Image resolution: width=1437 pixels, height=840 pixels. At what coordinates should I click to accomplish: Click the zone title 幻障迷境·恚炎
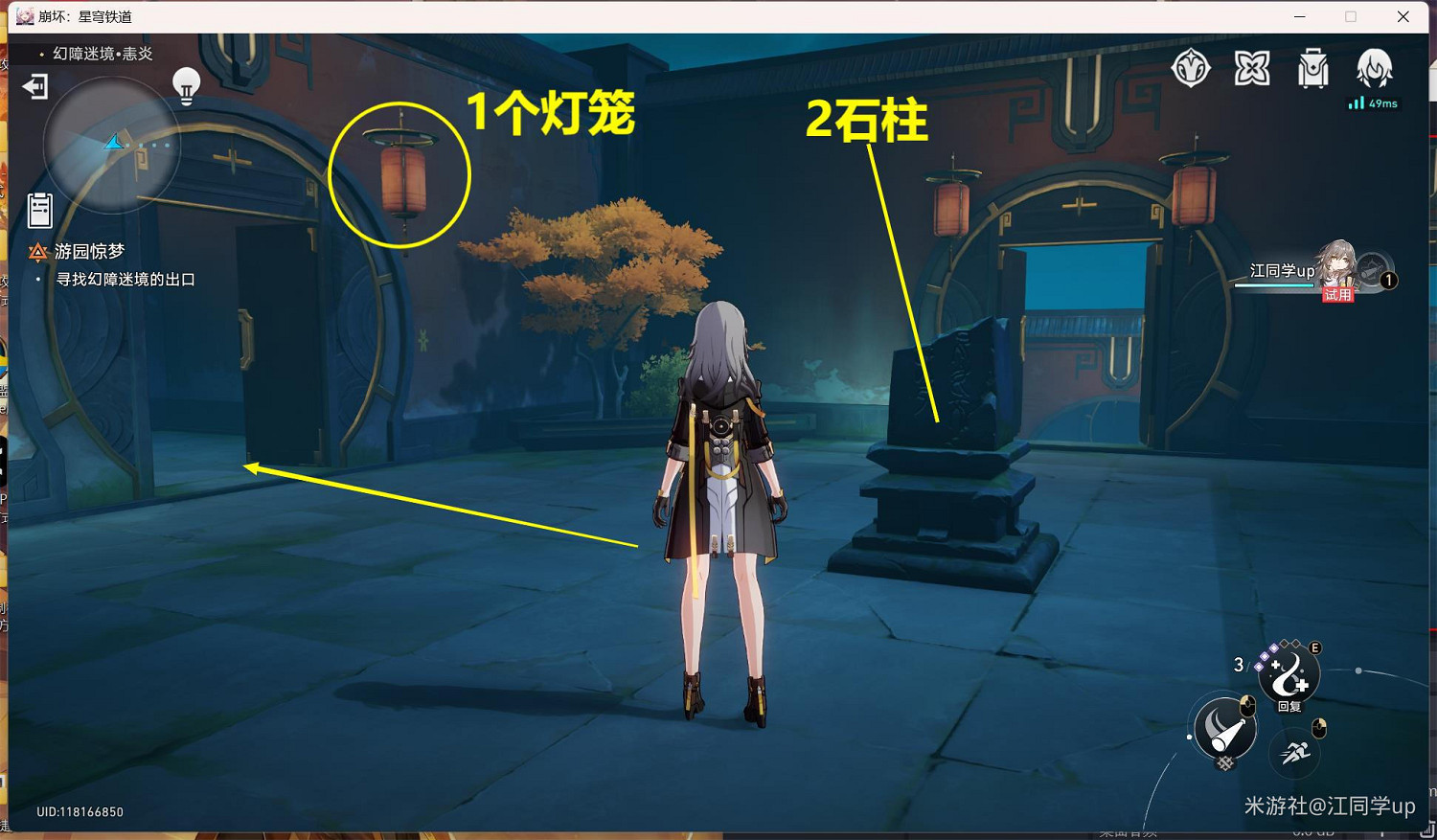[x=101, y=54]
